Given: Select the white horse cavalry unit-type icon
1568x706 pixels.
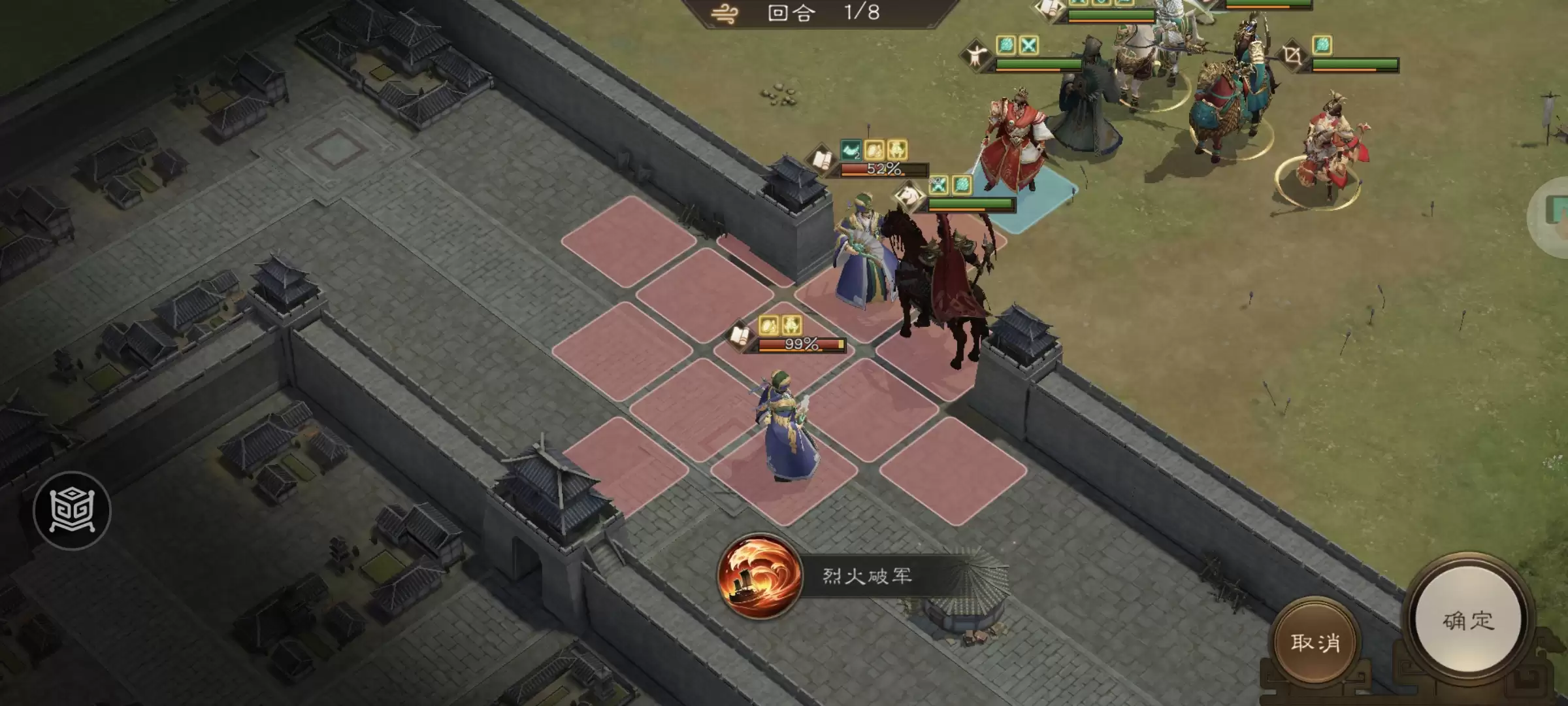Looking at the screenshot, I should click(x=911, y=196).
